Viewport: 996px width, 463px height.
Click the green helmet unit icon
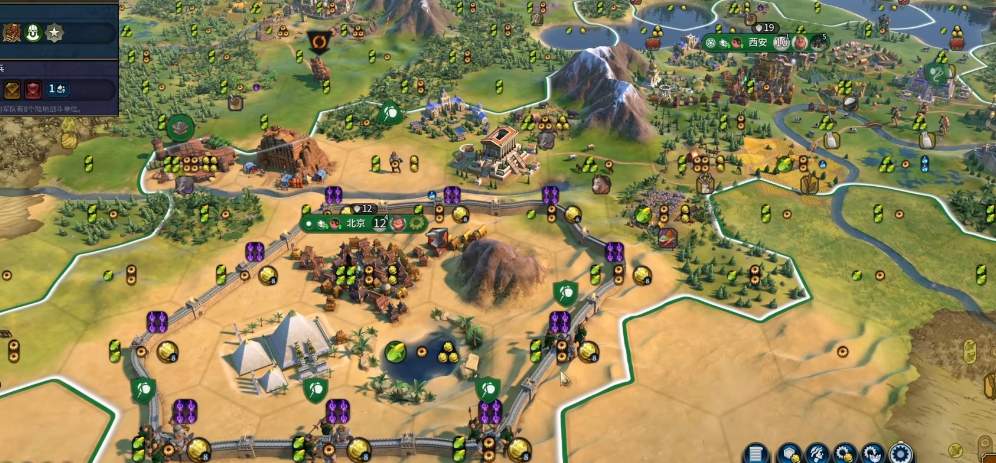point(31,32)
